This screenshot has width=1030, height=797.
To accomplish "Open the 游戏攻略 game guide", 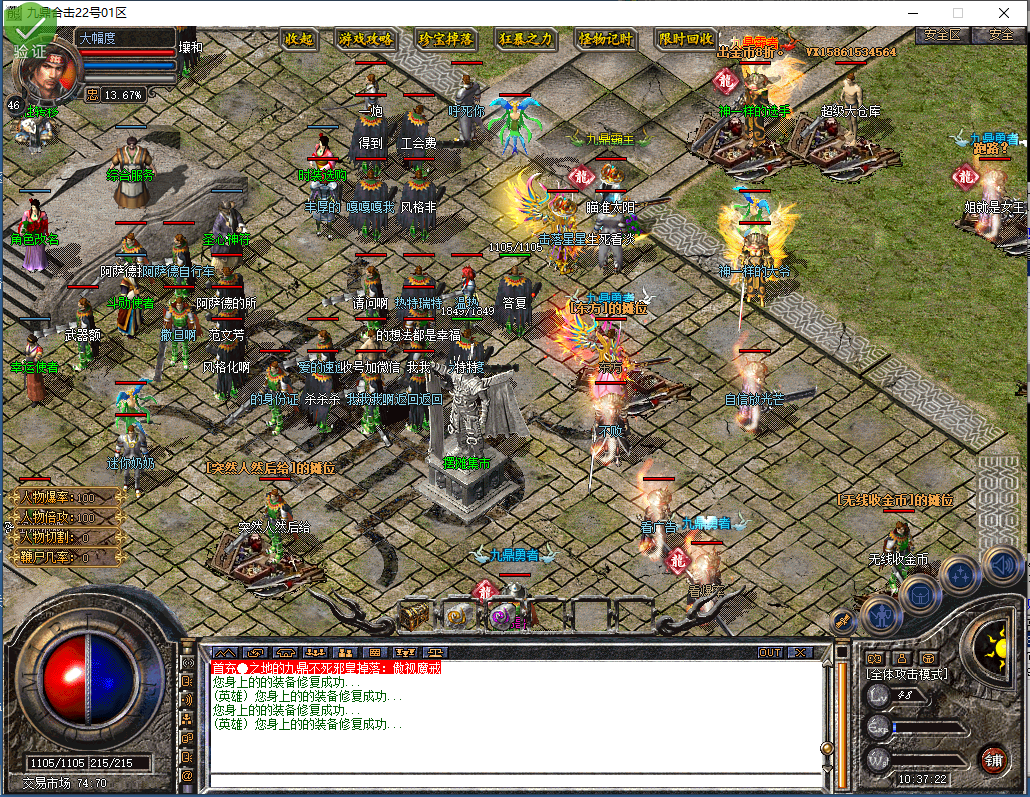I will click(x=365, y=39).
